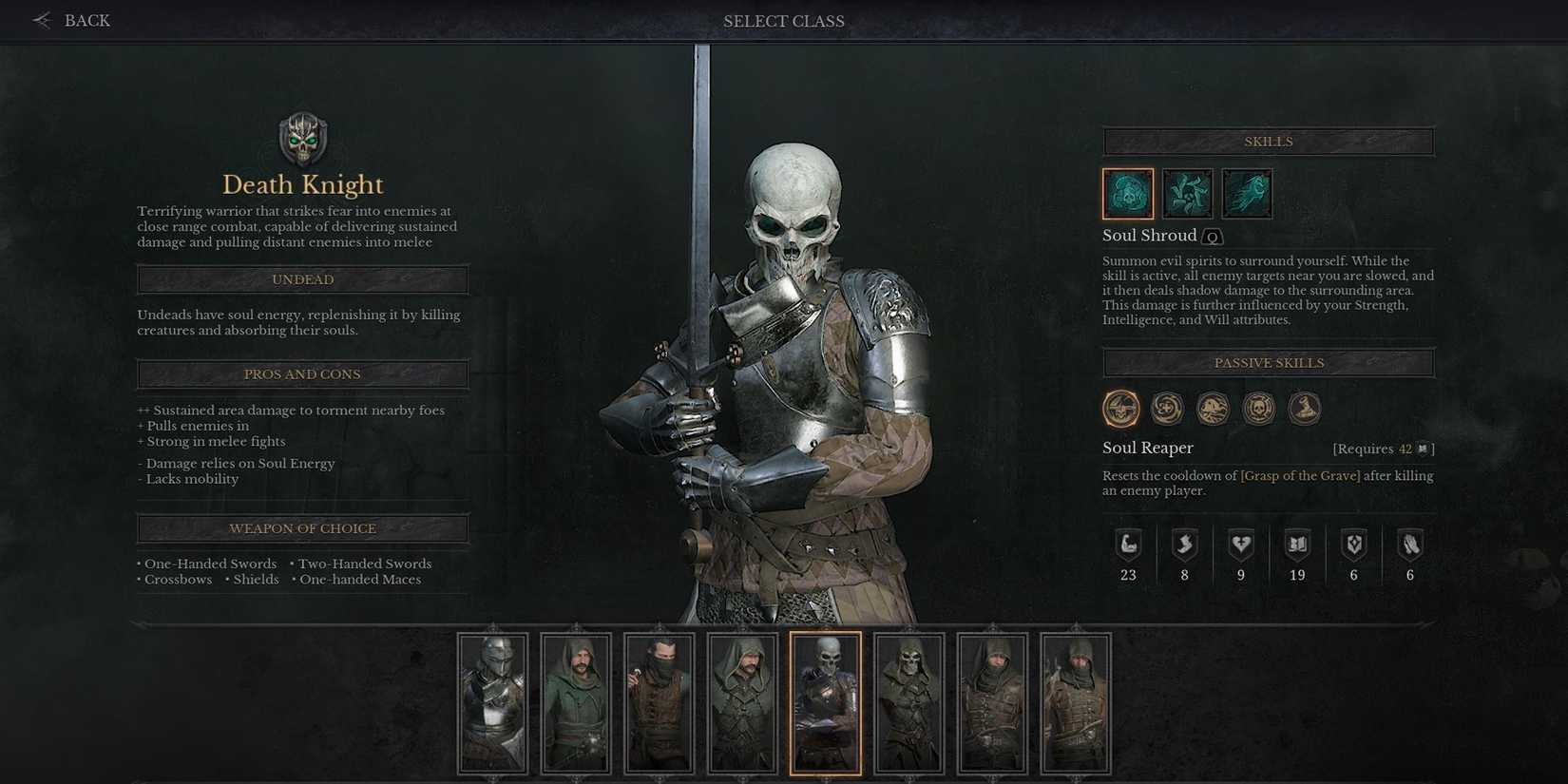The height and width of the screenshot is (784, 1568).
Task: Select the skull emblem passive skill icon
Action: 1259,408
